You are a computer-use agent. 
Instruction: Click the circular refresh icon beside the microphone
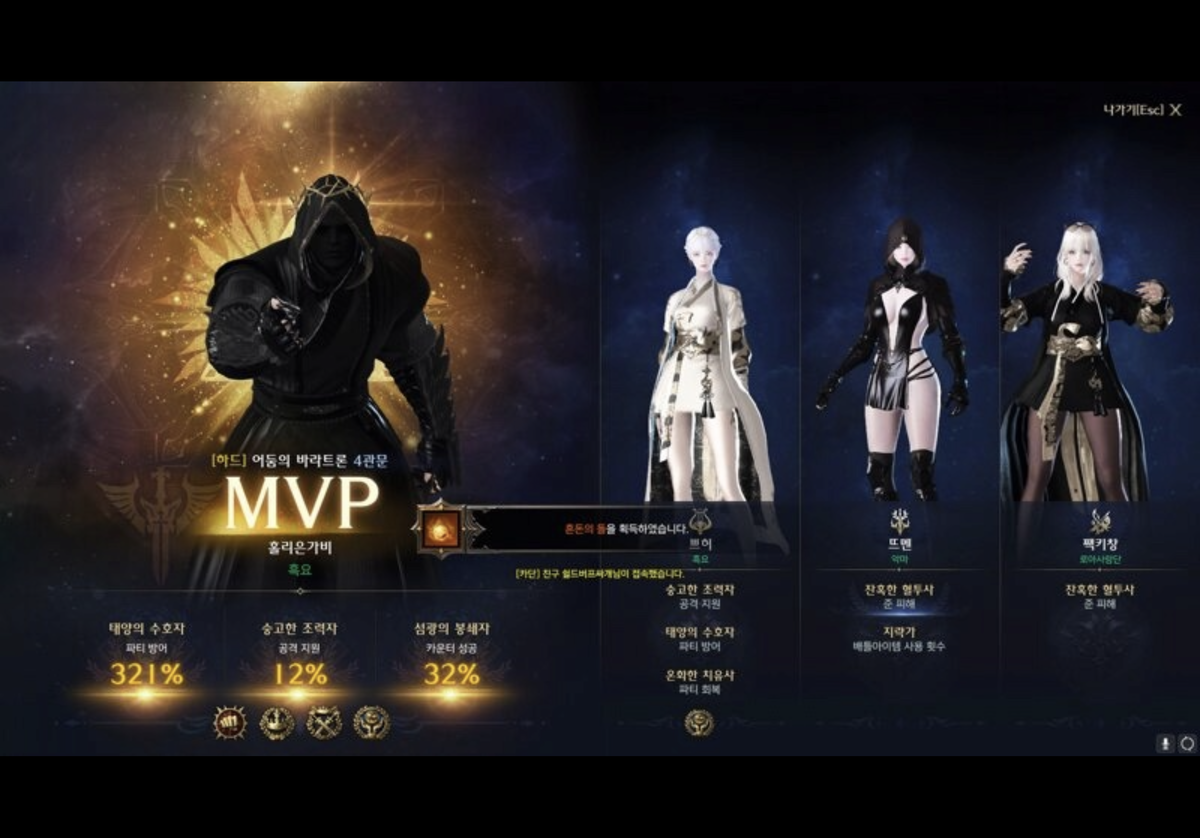click(x=1187, y=743)
